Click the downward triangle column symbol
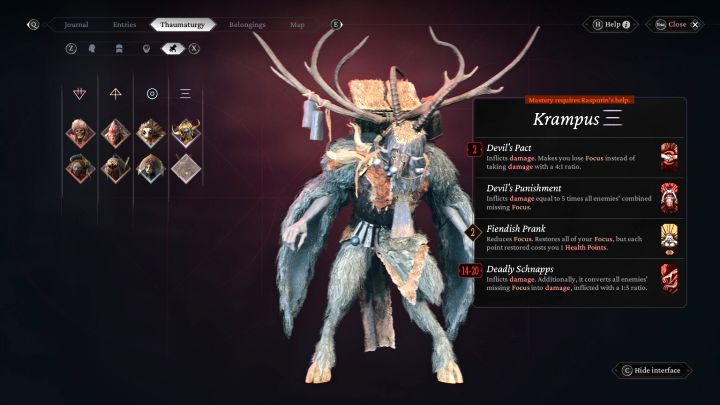The height and width of the screenshot is (405, 720). [x=80, y=94]
